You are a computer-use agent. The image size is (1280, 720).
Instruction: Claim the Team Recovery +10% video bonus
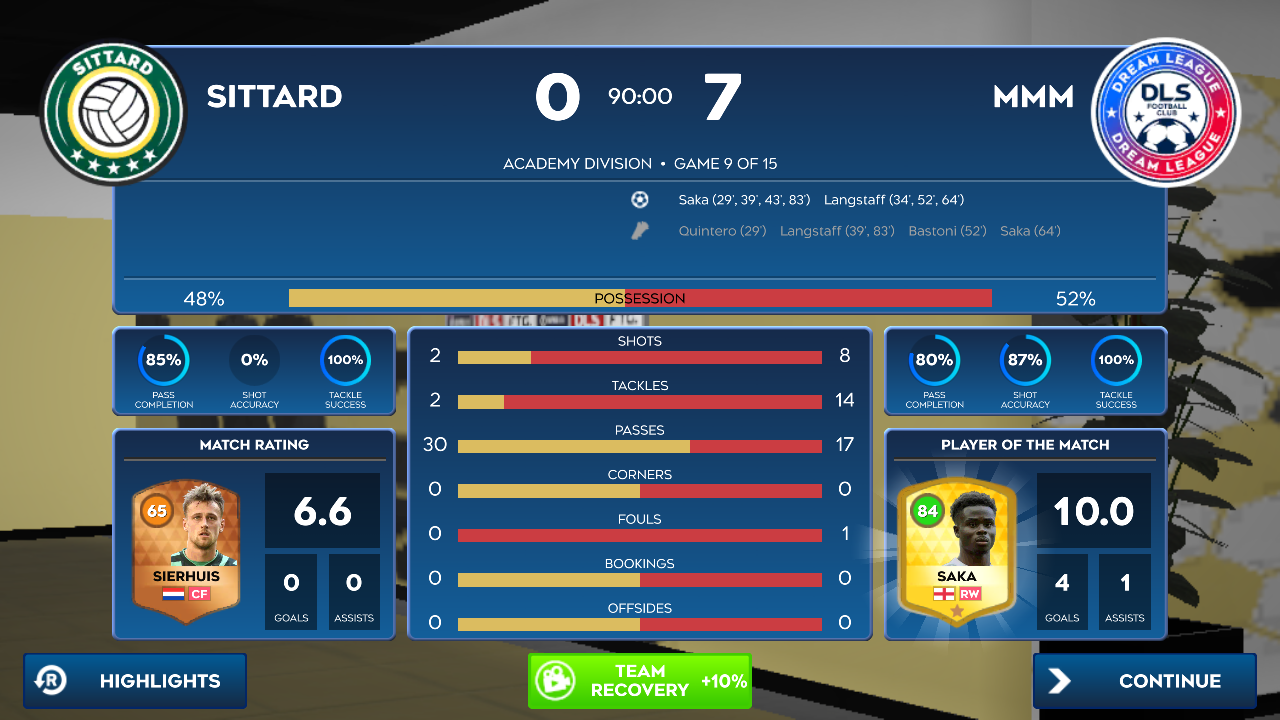(x=639, y=681)
